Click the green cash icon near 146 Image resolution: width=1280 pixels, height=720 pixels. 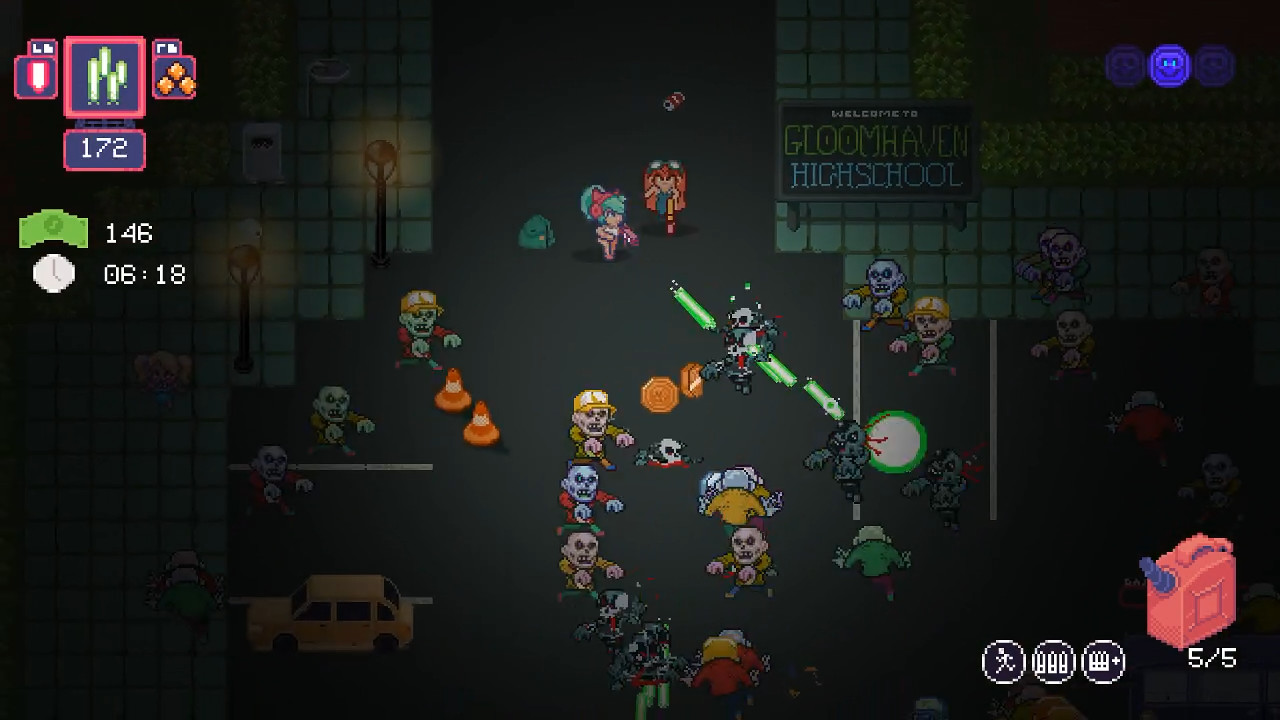click(53, 229)
